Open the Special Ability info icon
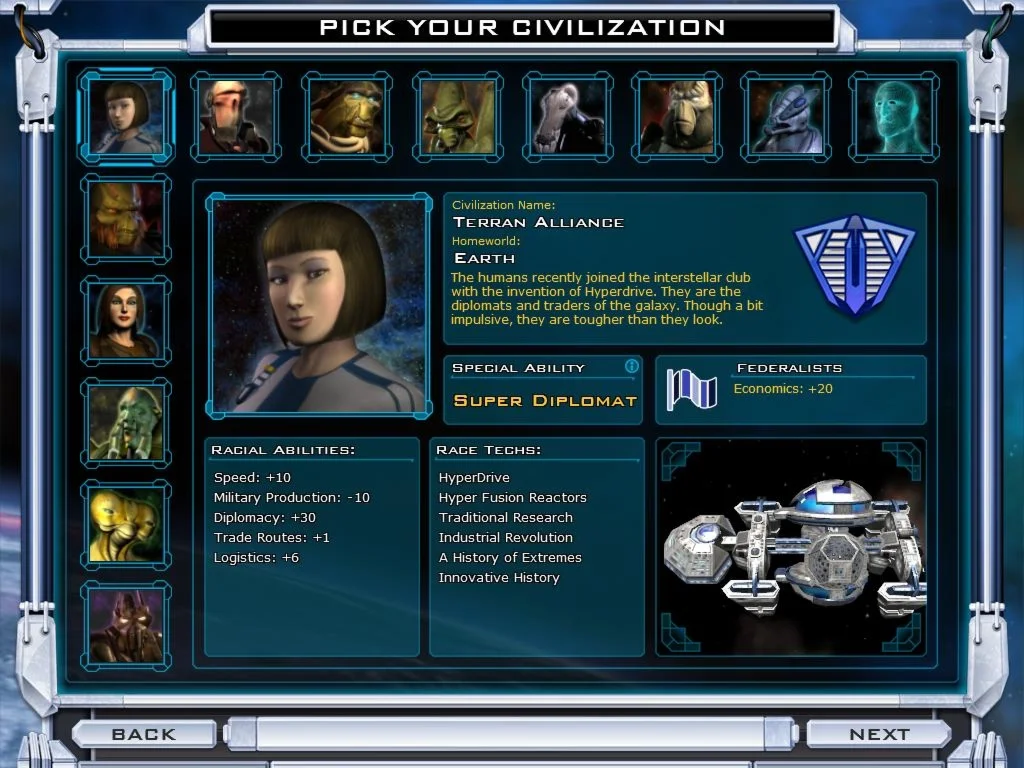The height and width of the screenshot is (768, 1024). [631, 367]
